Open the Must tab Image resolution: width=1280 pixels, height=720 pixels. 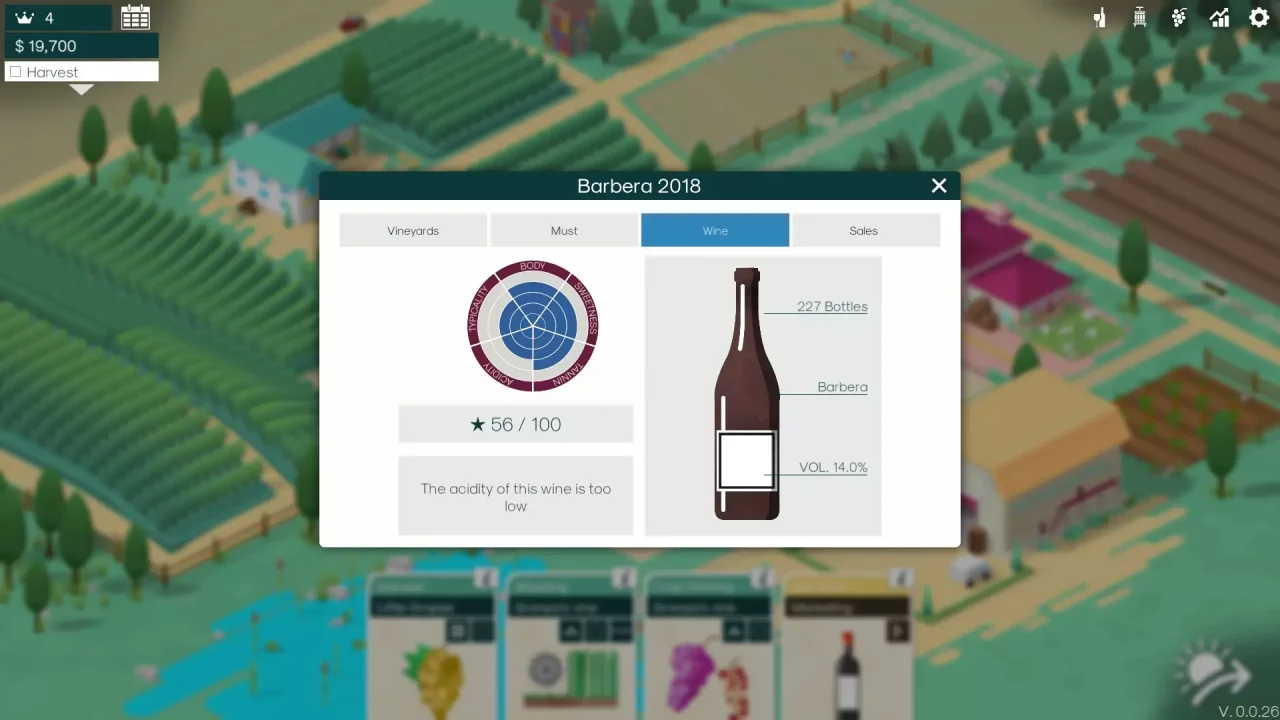[x=564, y=230]
